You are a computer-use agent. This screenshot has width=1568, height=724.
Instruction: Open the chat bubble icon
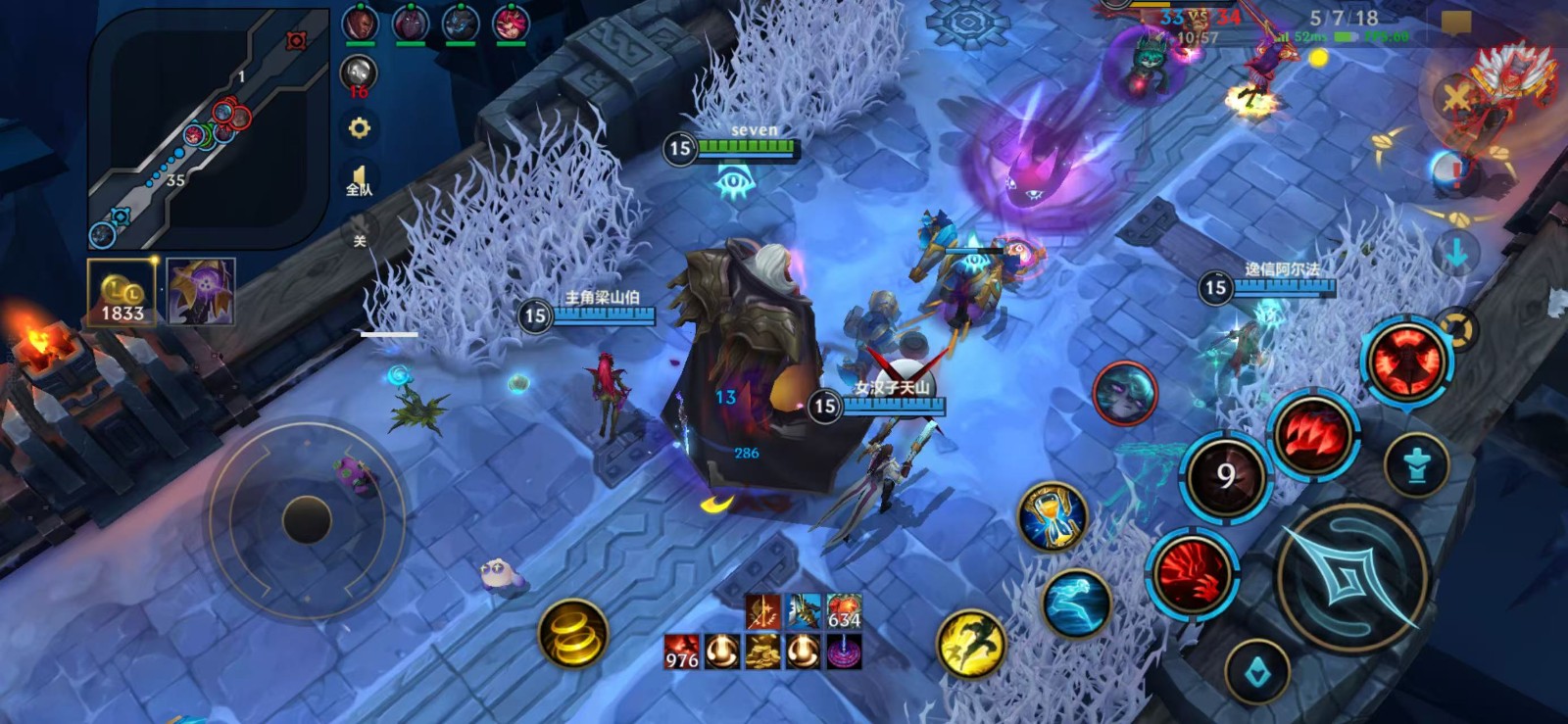pyautogui.click(x=1456, y=24)
